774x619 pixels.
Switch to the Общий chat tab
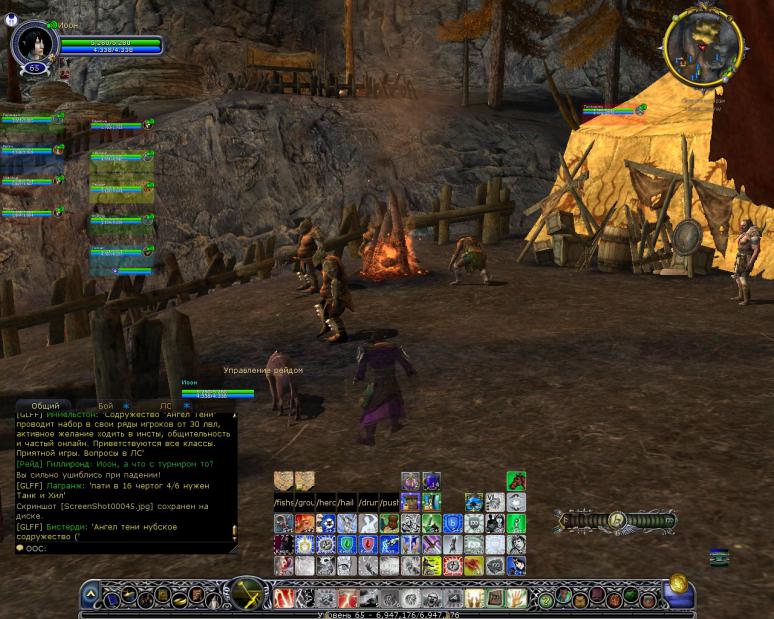pos(44,406)
